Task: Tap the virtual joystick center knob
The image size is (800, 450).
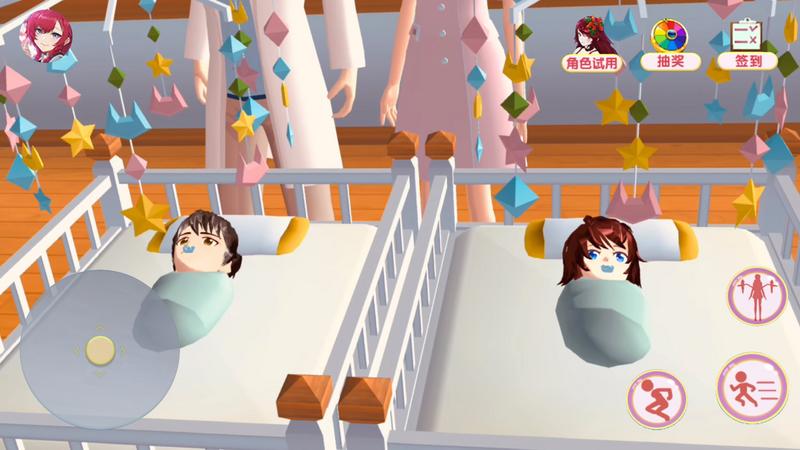Action: (99, 350)
